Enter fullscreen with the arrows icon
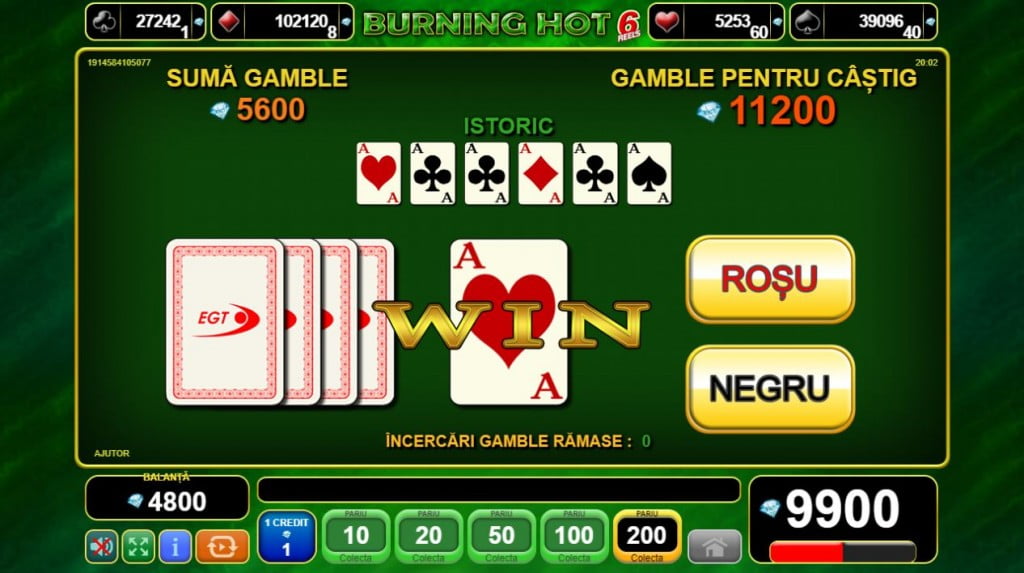 pos(138,546)
